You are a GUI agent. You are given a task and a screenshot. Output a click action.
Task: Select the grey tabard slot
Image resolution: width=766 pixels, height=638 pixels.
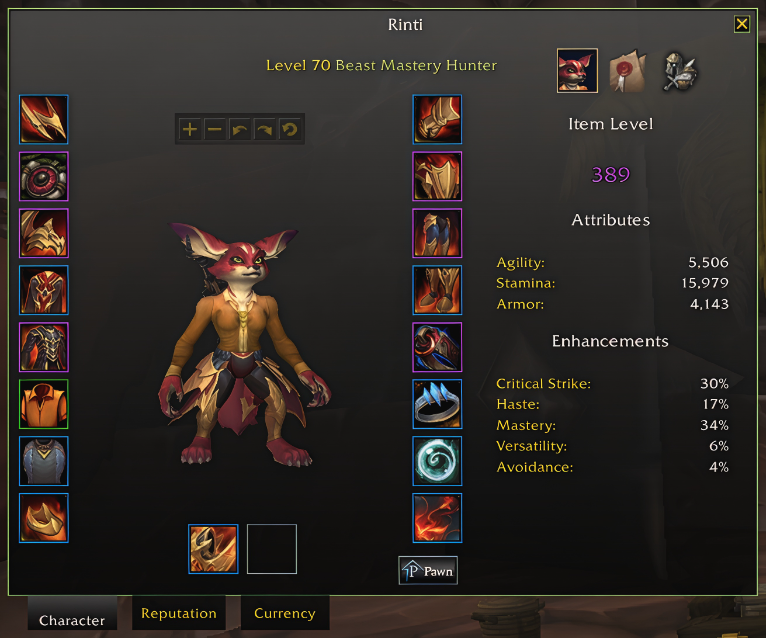44,462
